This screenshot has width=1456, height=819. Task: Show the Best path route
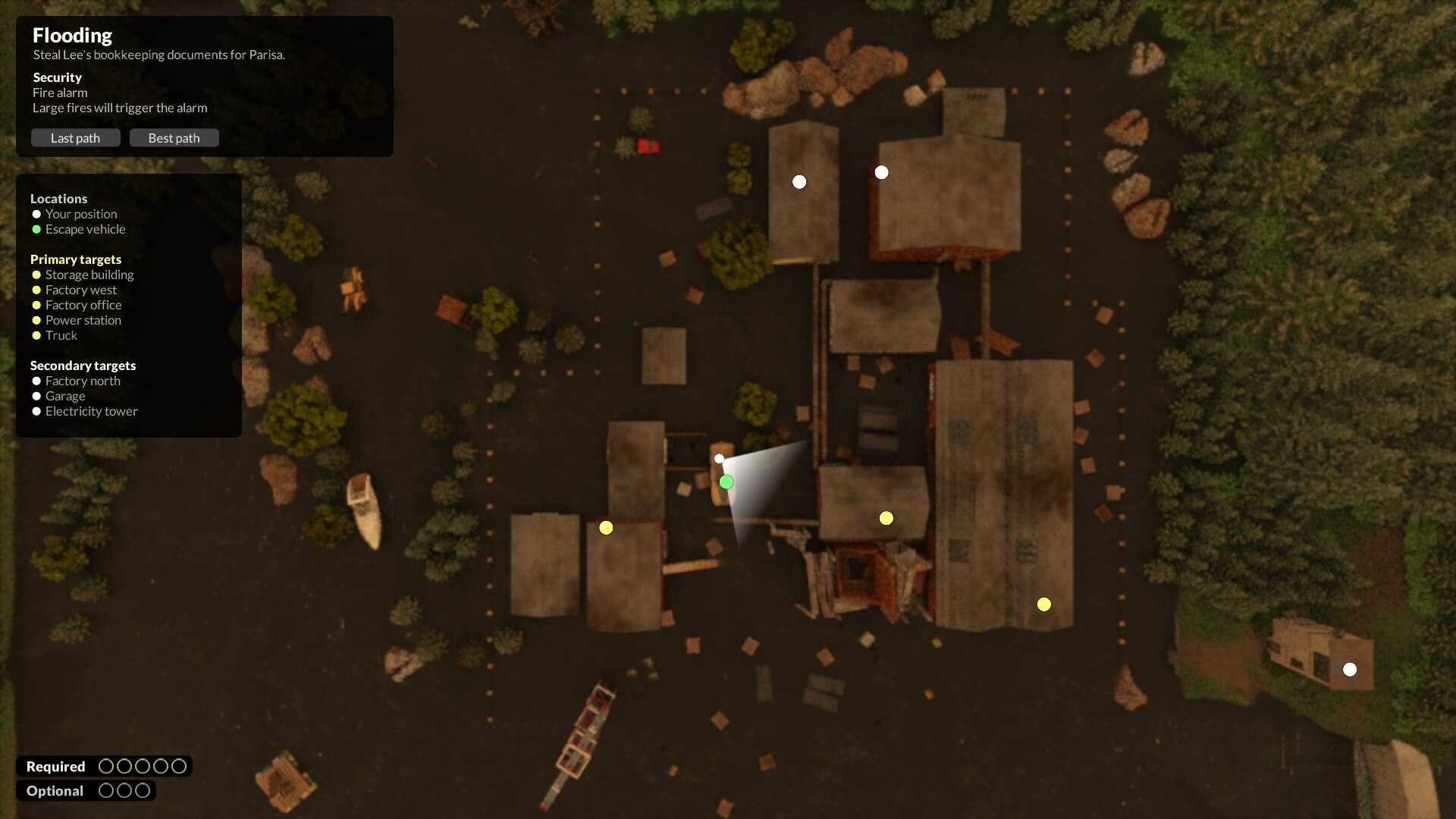pos(174,138)
